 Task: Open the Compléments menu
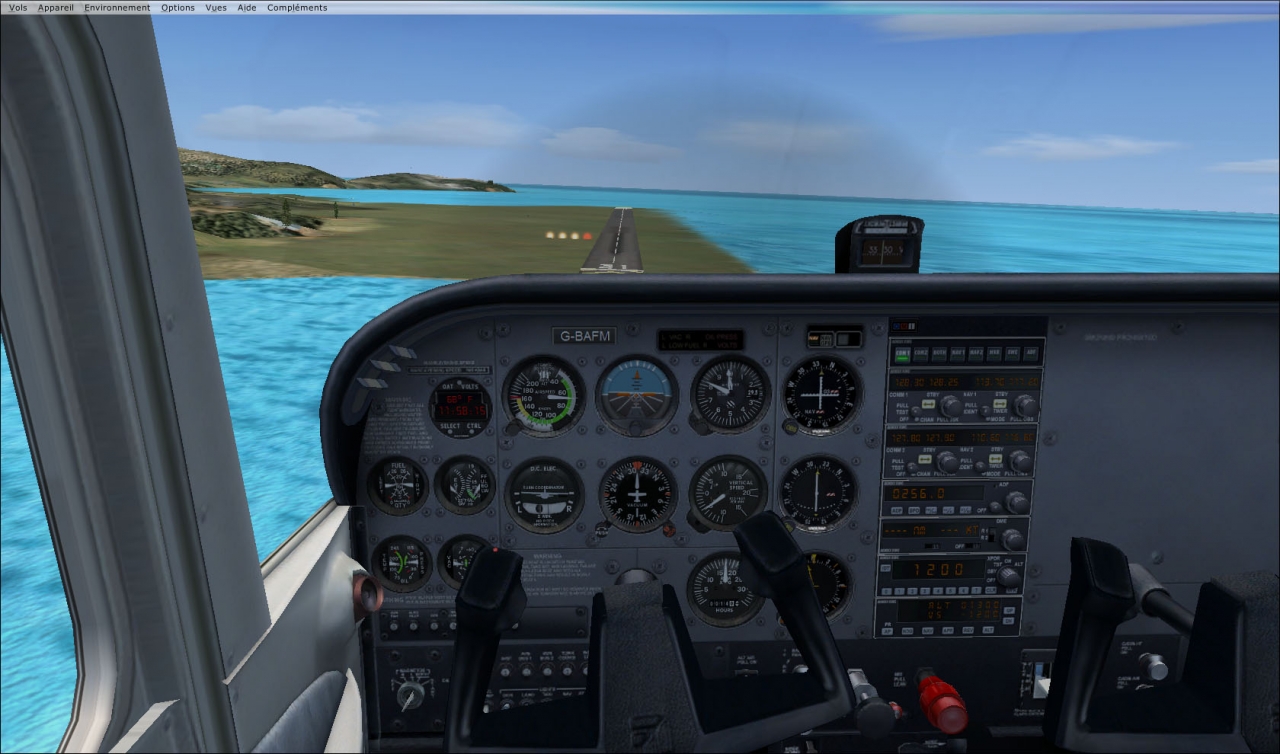pos(297,7)
